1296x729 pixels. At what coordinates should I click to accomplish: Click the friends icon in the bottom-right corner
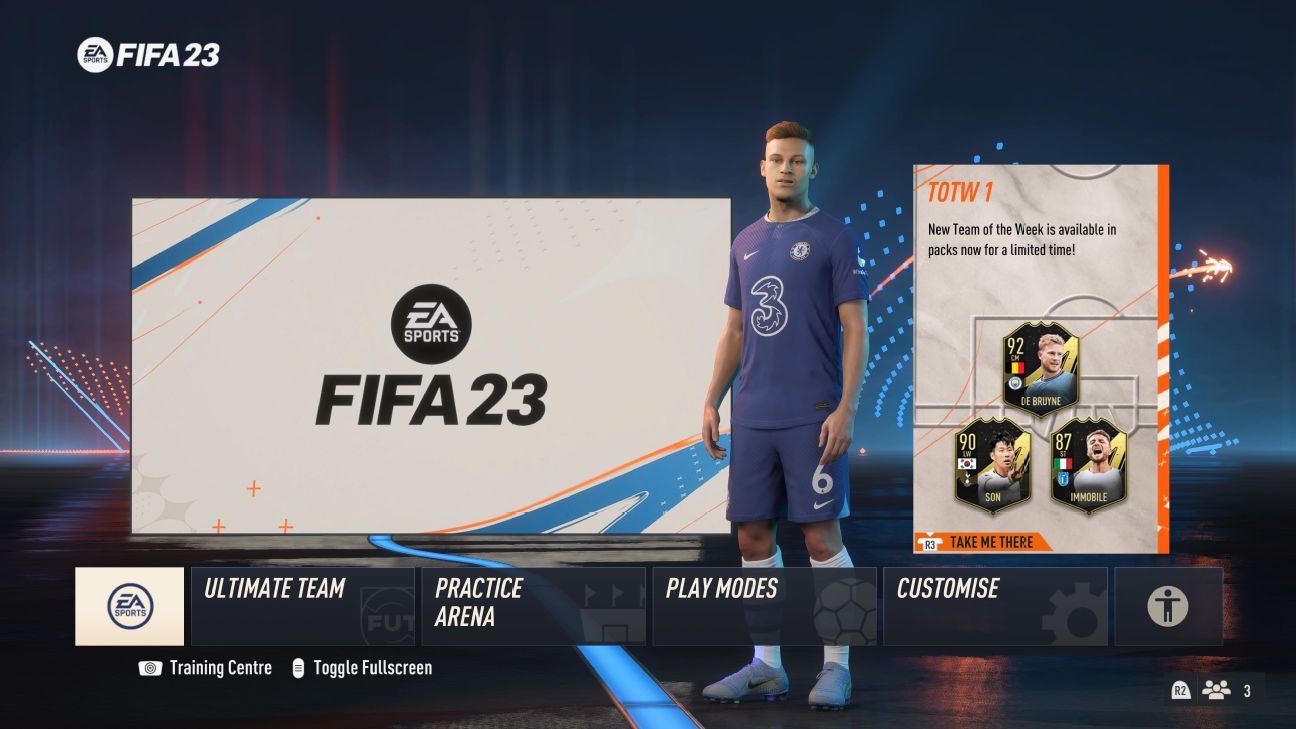pyautogui.click(x=1215, y=689)
